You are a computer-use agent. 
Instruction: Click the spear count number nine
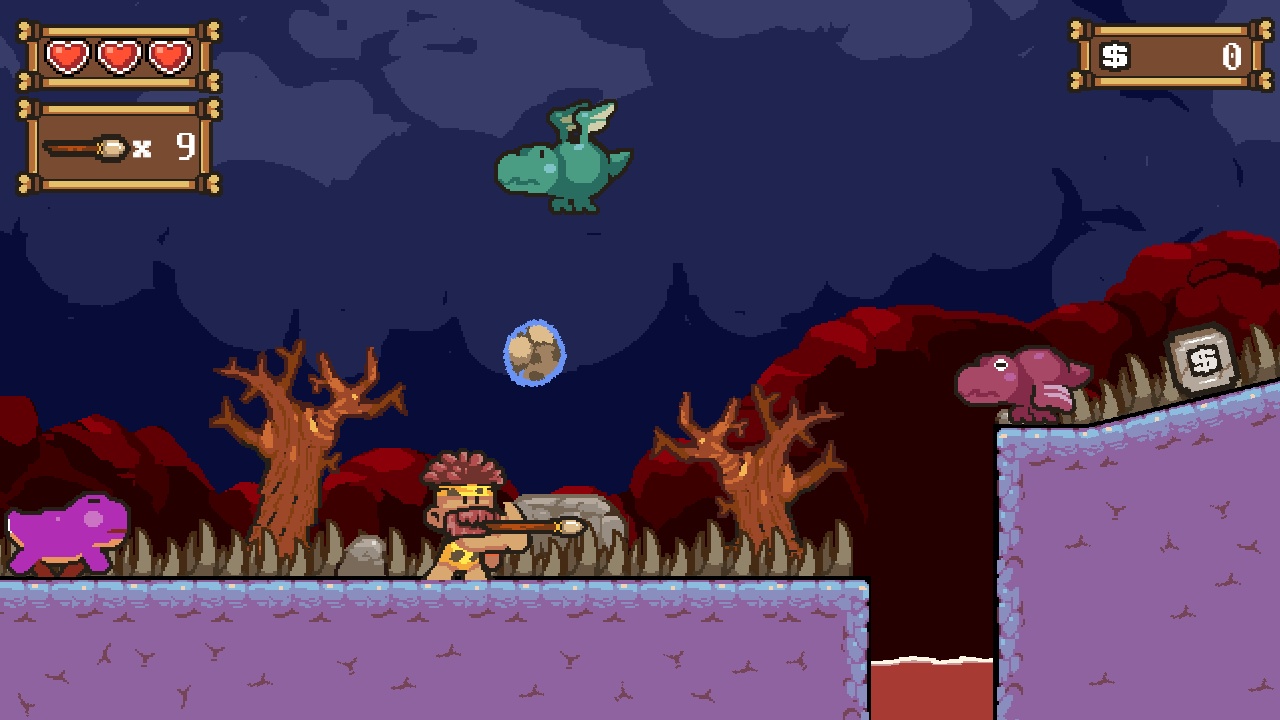(185, 146)
